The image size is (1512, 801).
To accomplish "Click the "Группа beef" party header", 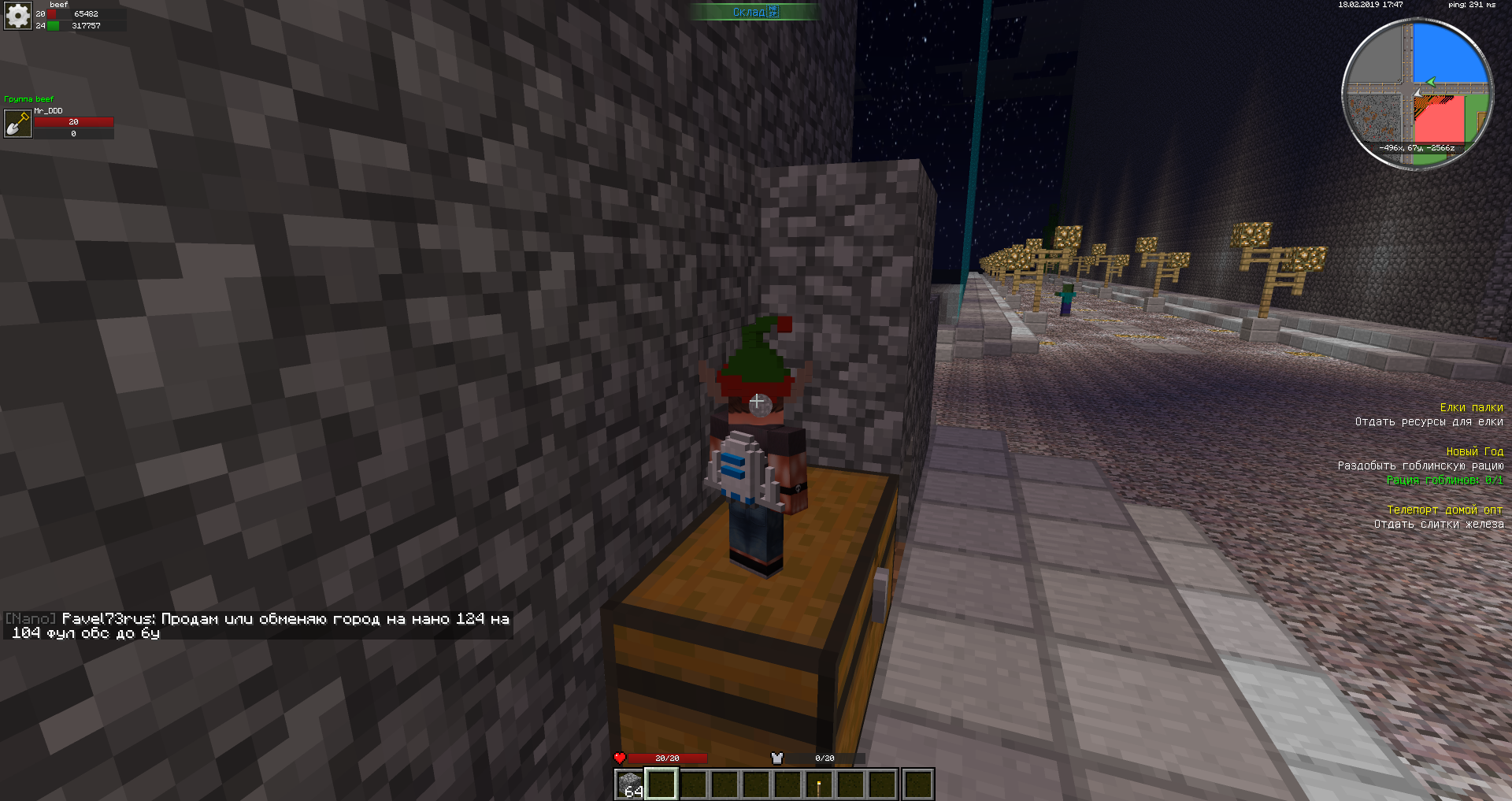I will pos(29,99).
